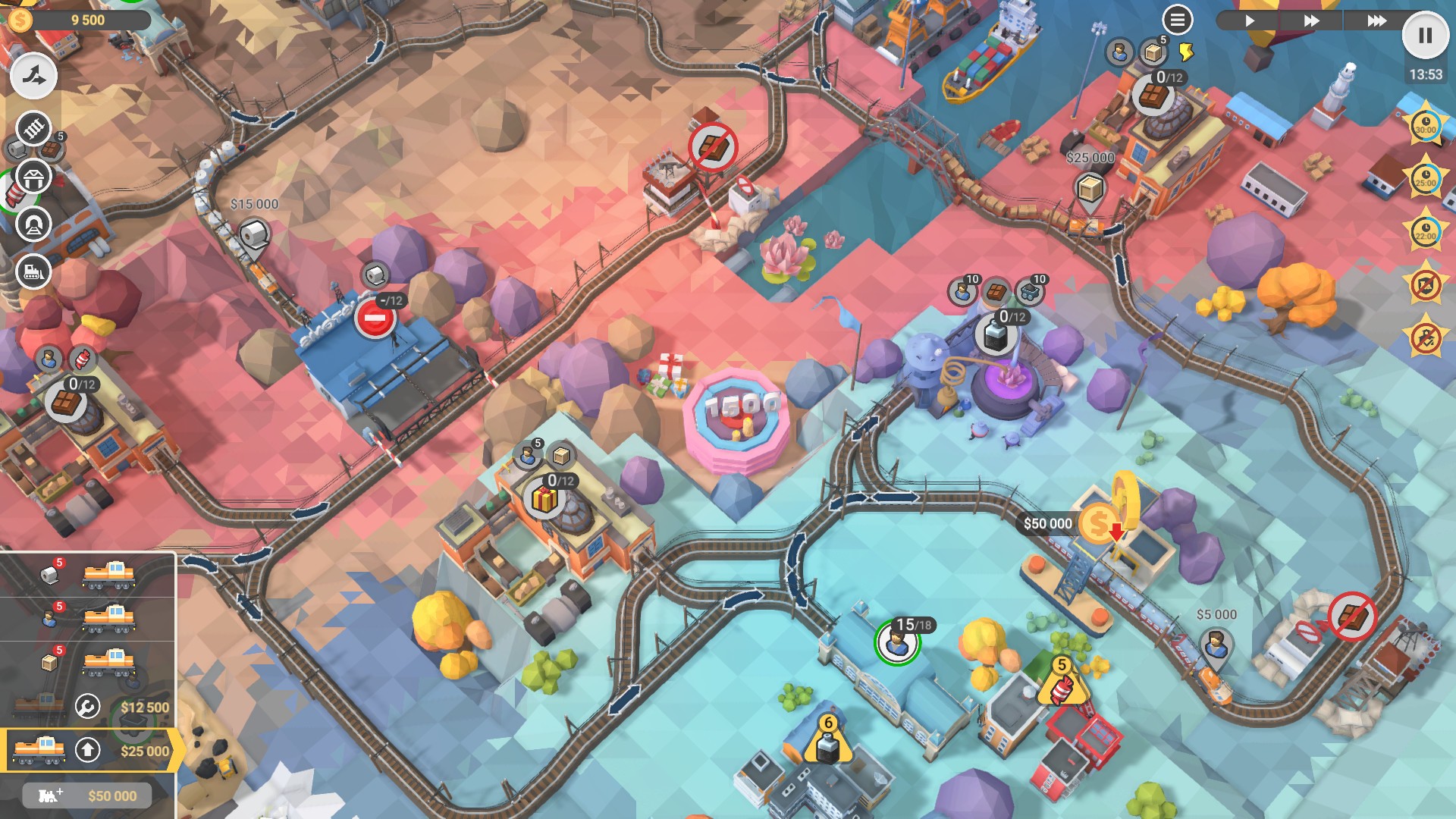1456x819 pixels.
Task: Click the upgrade arrow on the highlighted locomotive
Action: (x=86, y=748)
